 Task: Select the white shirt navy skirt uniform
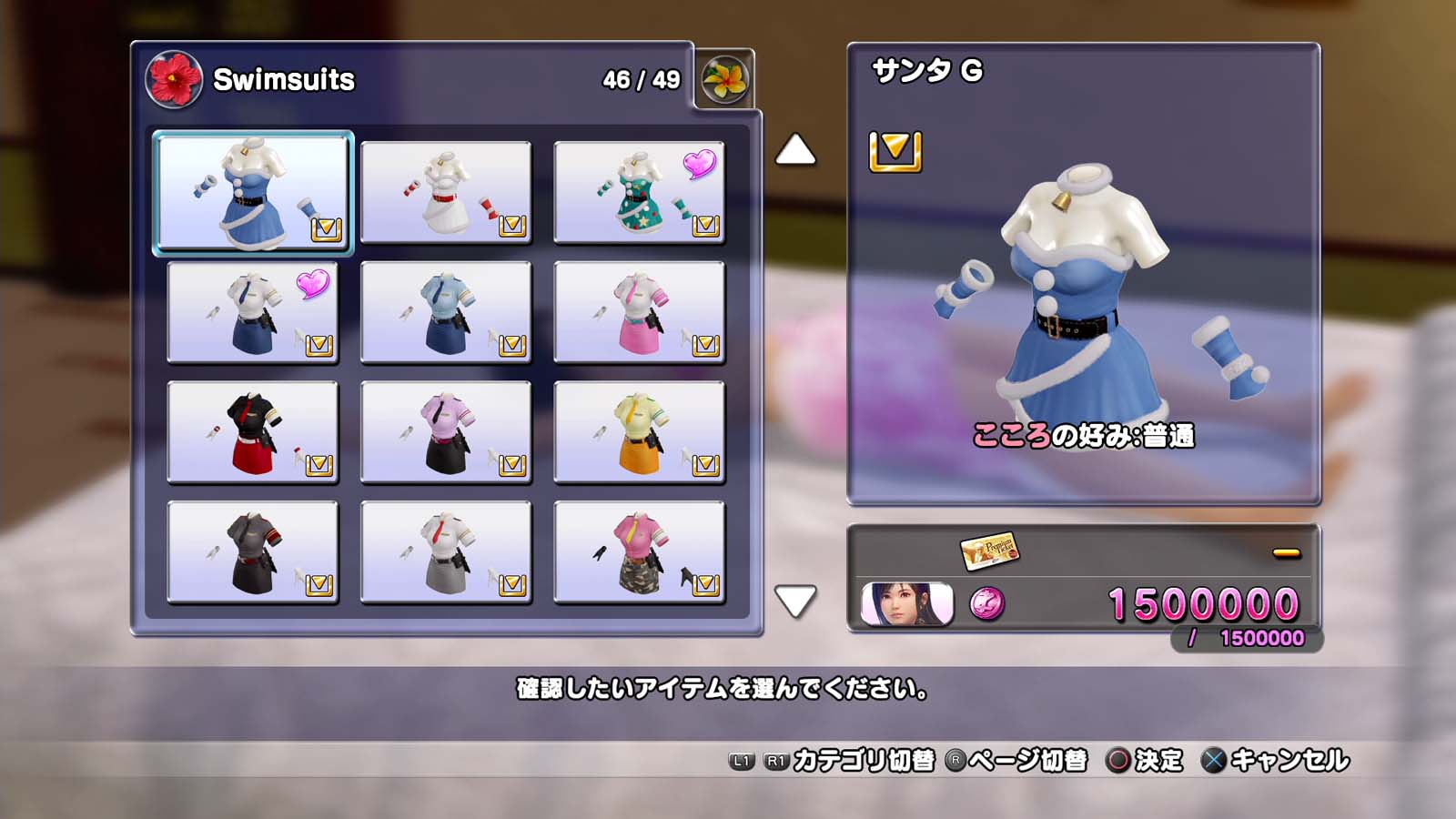click(x=252, y=312)
